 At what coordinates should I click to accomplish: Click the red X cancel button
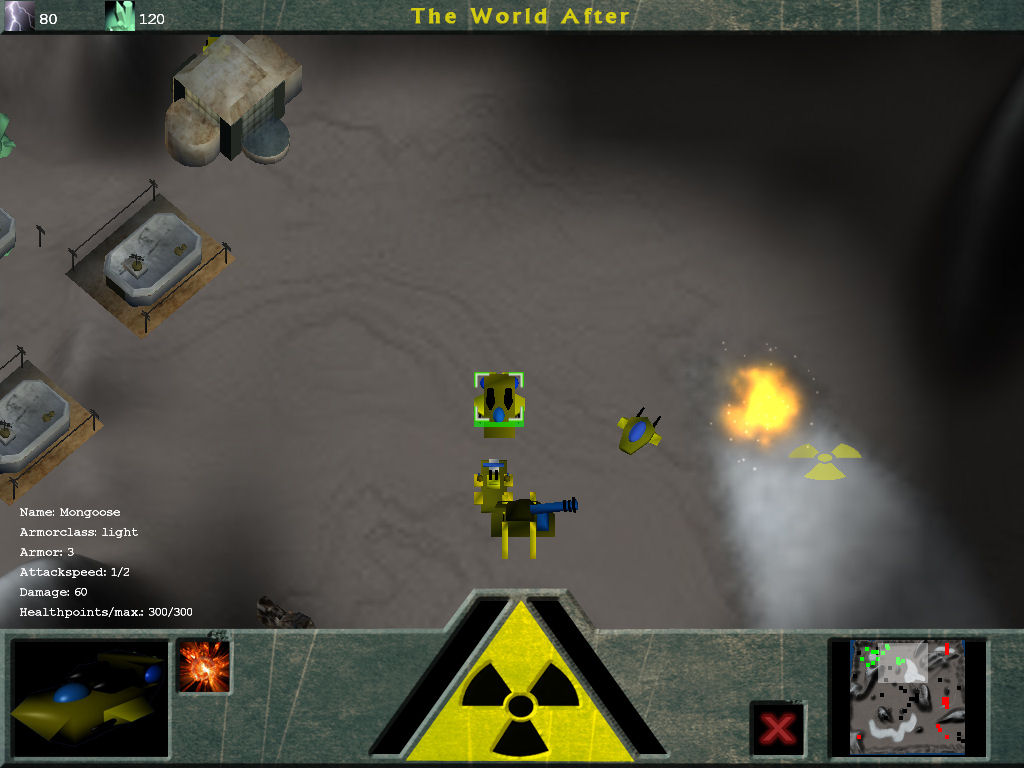click(x=777, y=728)
